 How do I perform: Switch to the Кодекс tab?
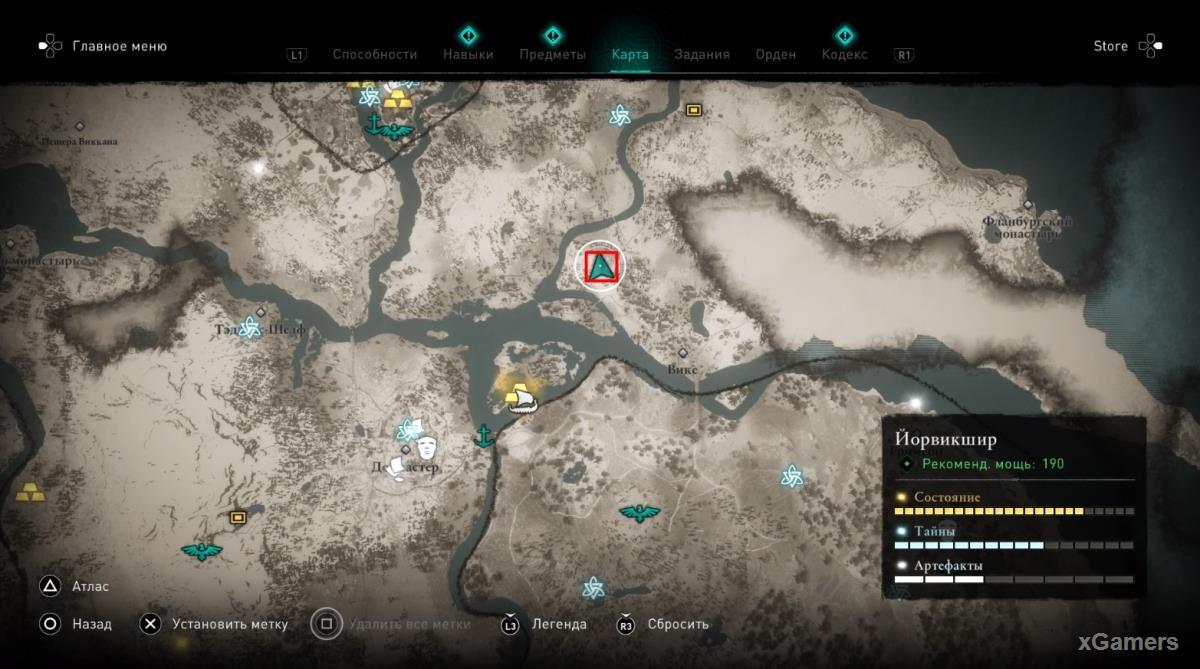click(844, 55)
